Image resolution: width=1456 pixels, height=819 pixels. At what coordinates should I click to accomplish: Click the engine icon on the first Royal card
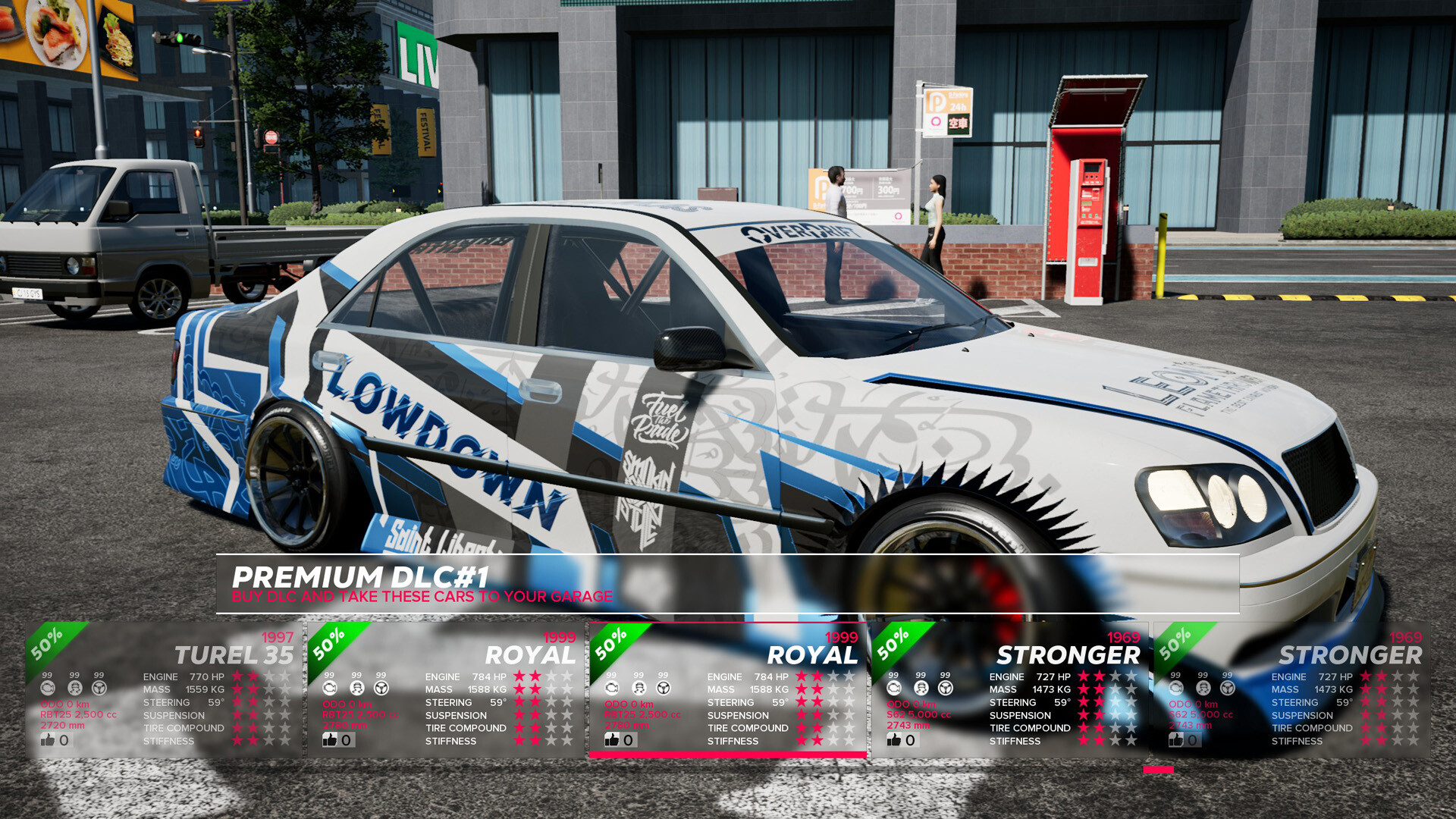(x=329, y=689)
